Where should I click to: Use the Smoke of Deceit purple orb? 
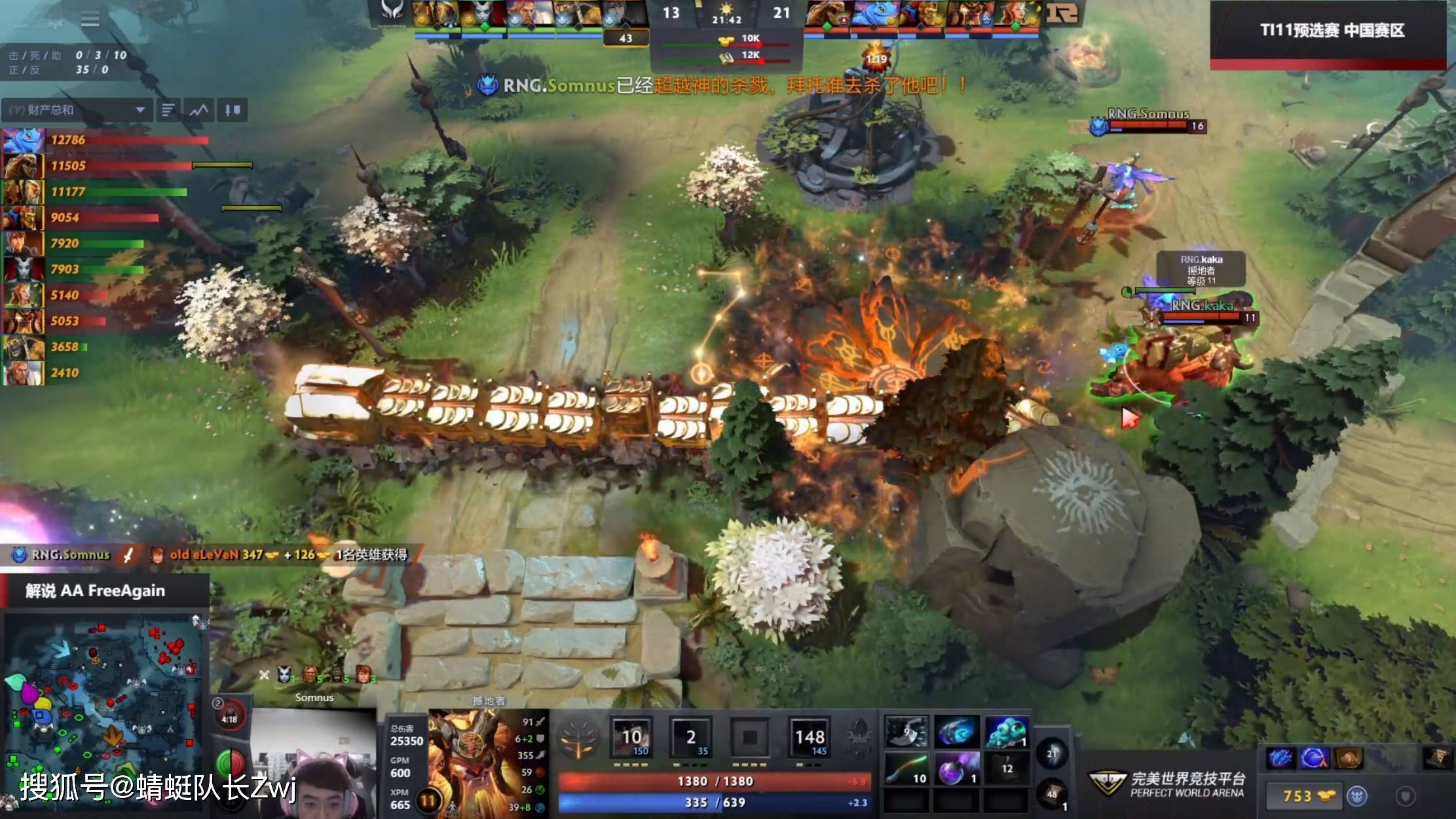[956, 769]
